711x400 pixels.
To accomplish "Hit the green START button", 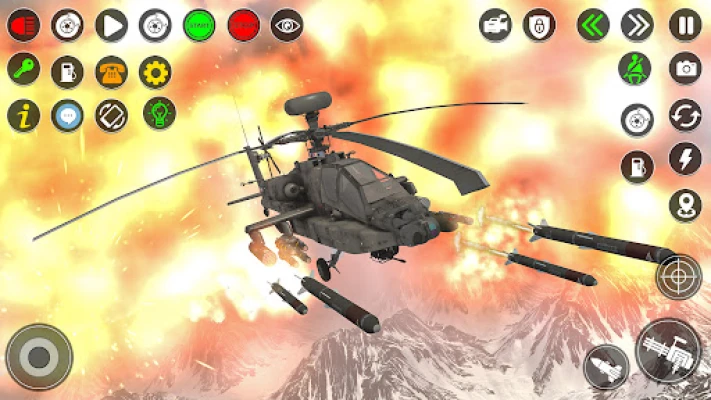I will pos(199,25).
